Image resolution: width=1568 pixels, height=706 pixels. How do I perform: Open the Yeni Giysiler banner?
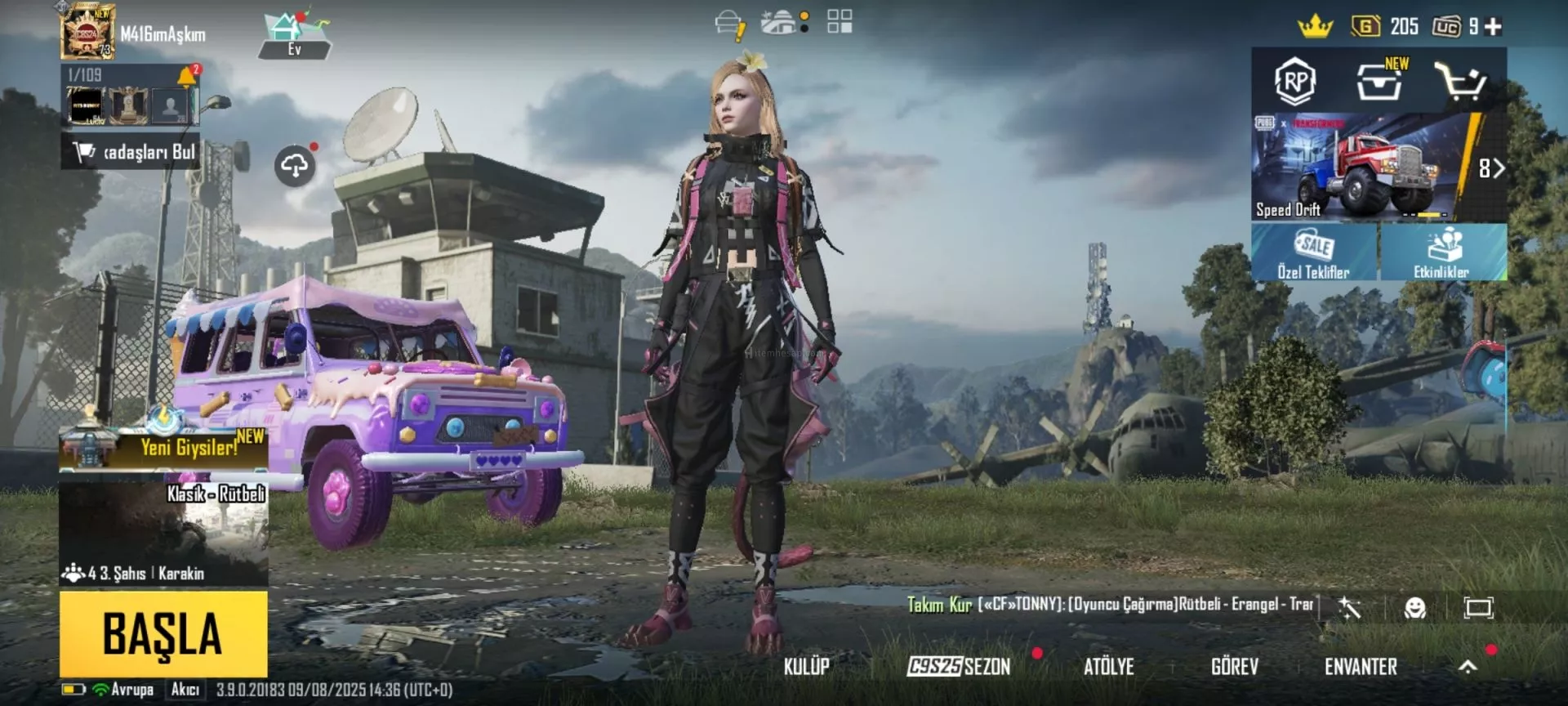pos(163,446)
